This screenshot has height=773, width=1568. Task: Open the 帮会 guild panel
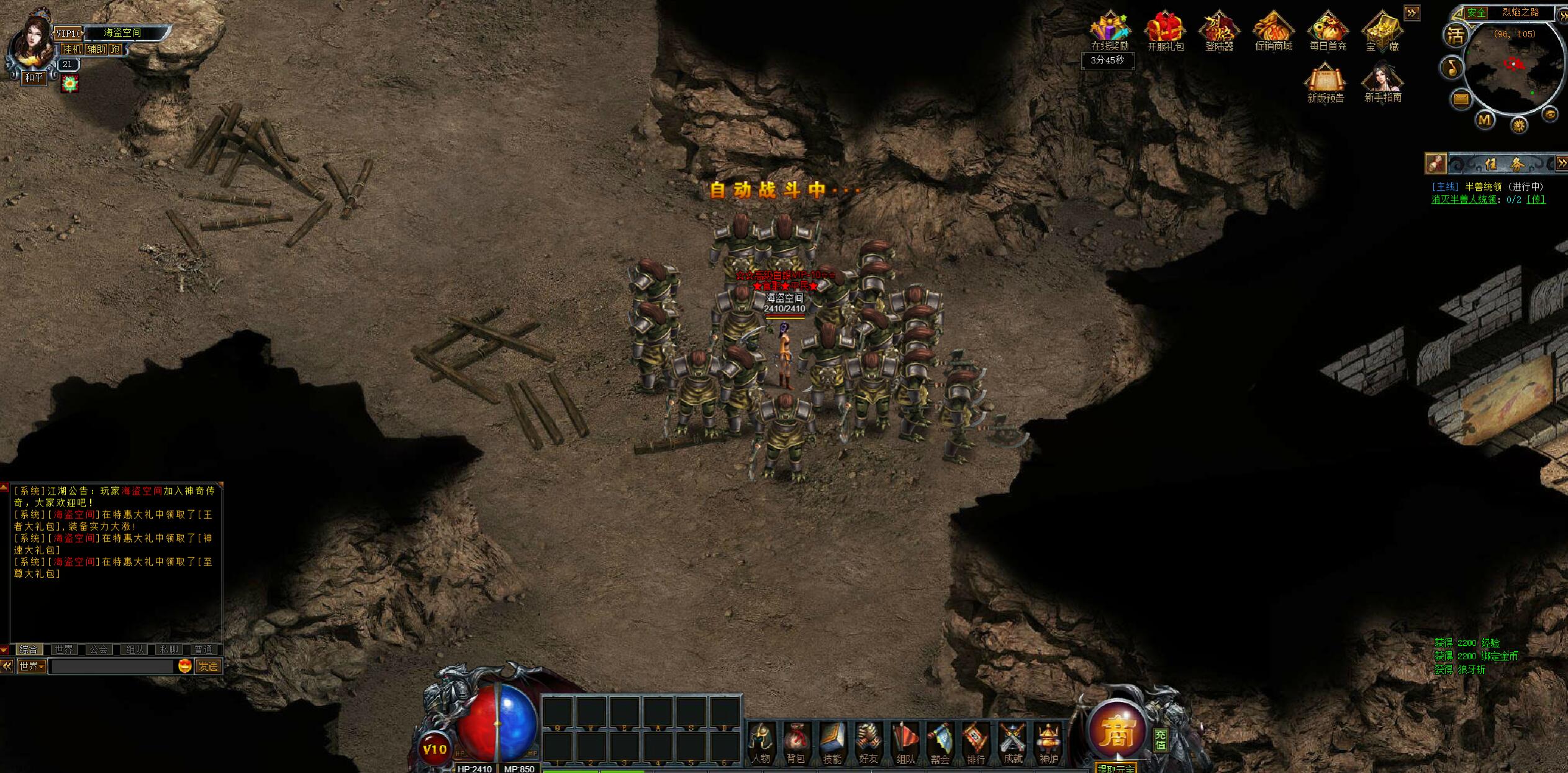click(x=940, y=743)
